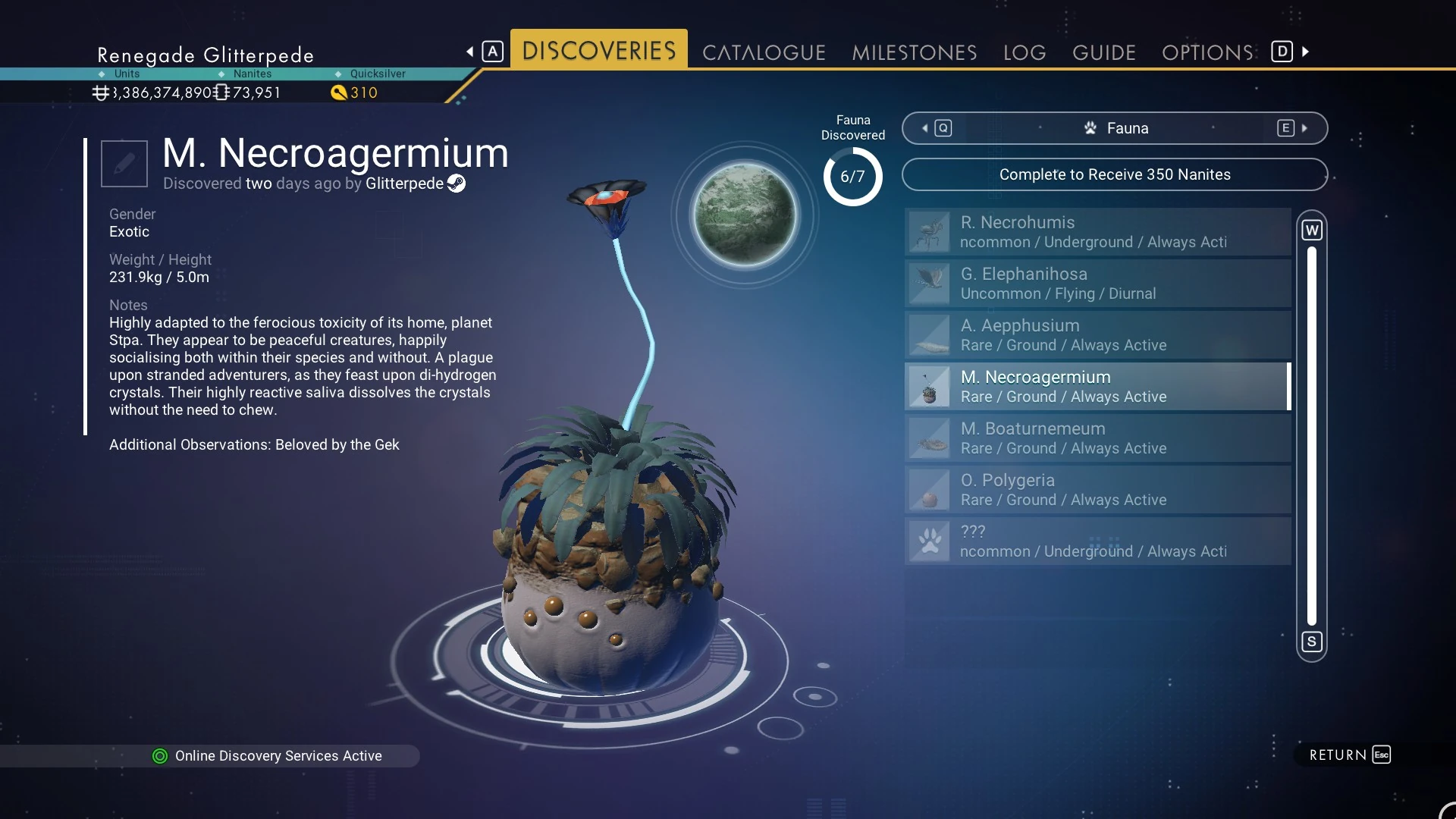Show M. Boaturnemeum details

(x=1097, y=438)
